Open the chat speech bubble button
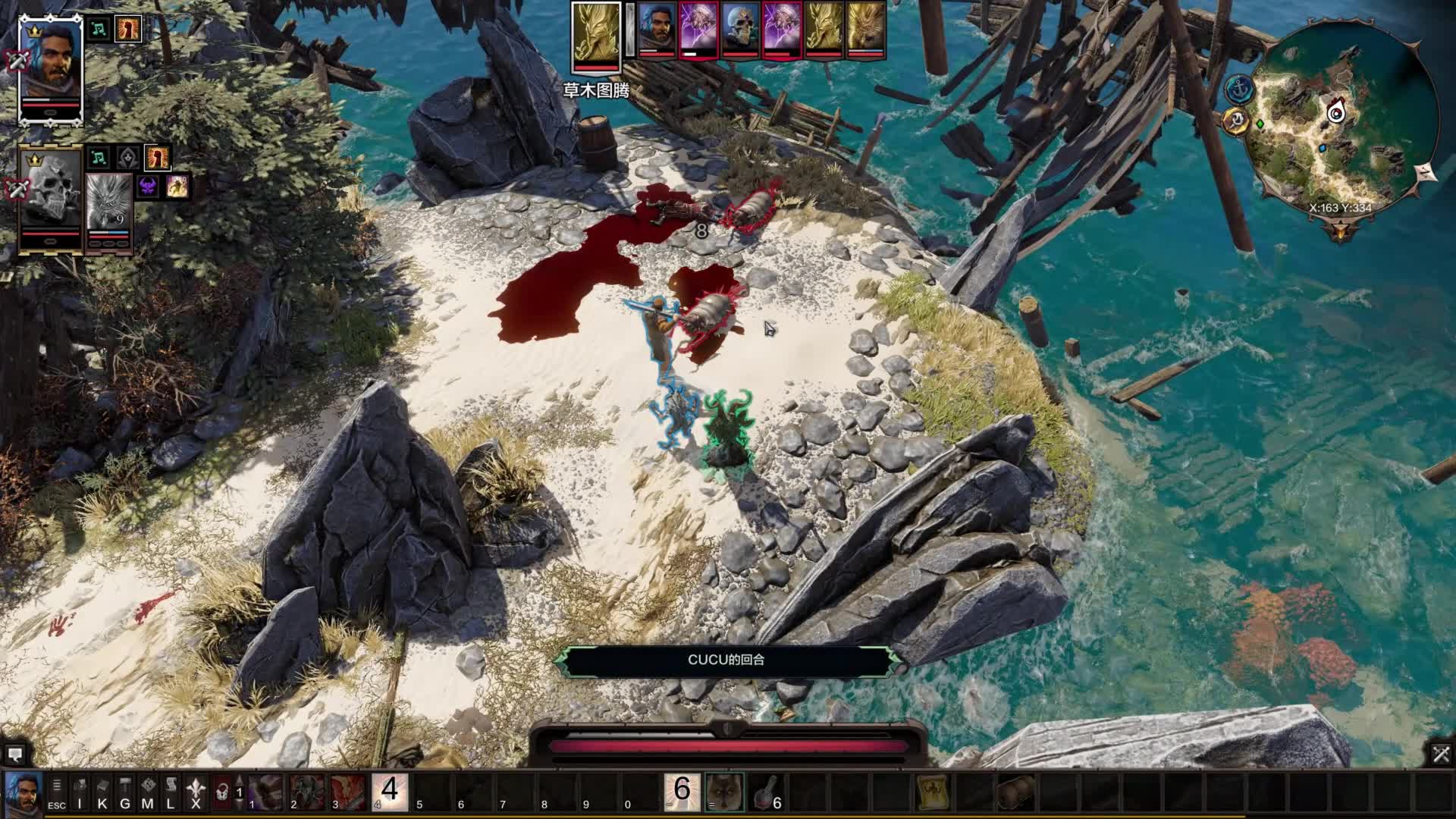 click(x=14, y=755)
